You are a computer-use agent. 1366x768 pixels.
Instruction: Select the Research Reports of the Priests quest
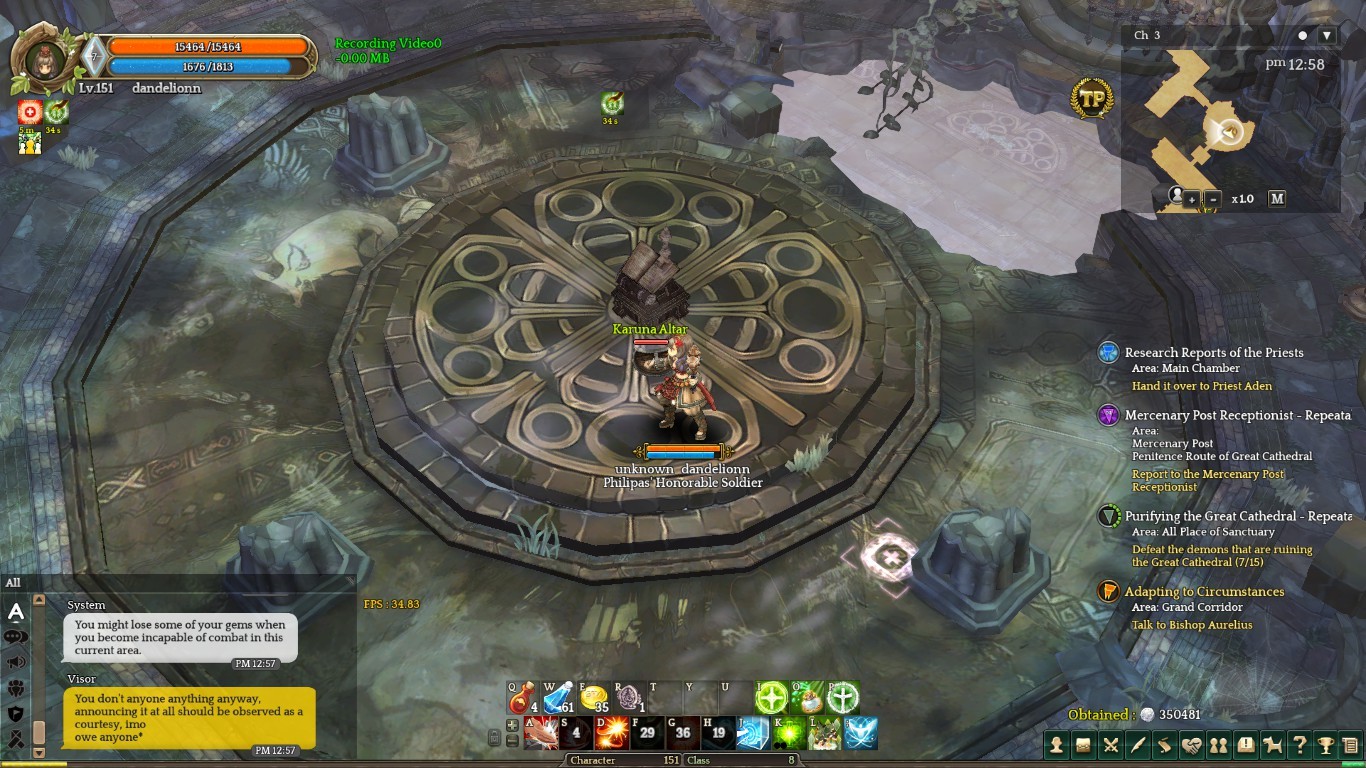1213,352
